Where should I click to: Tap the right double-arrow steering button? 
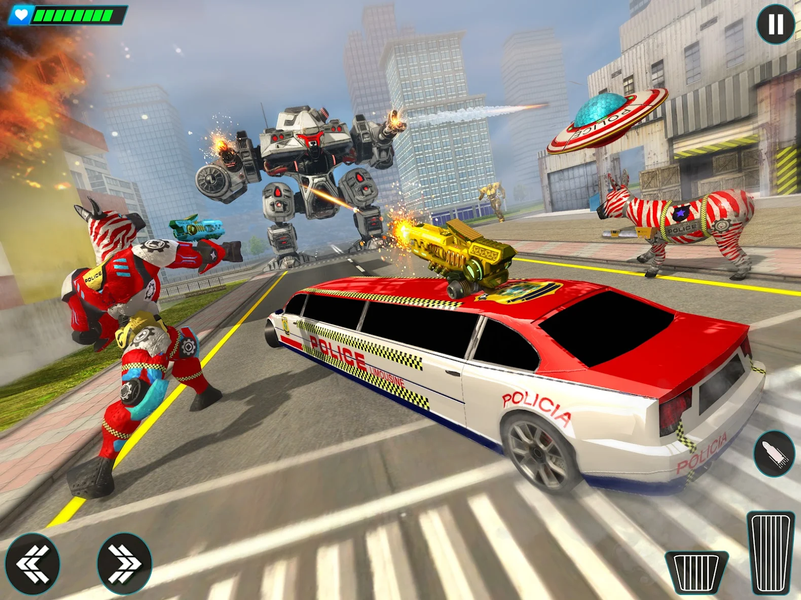pos(125,564)
